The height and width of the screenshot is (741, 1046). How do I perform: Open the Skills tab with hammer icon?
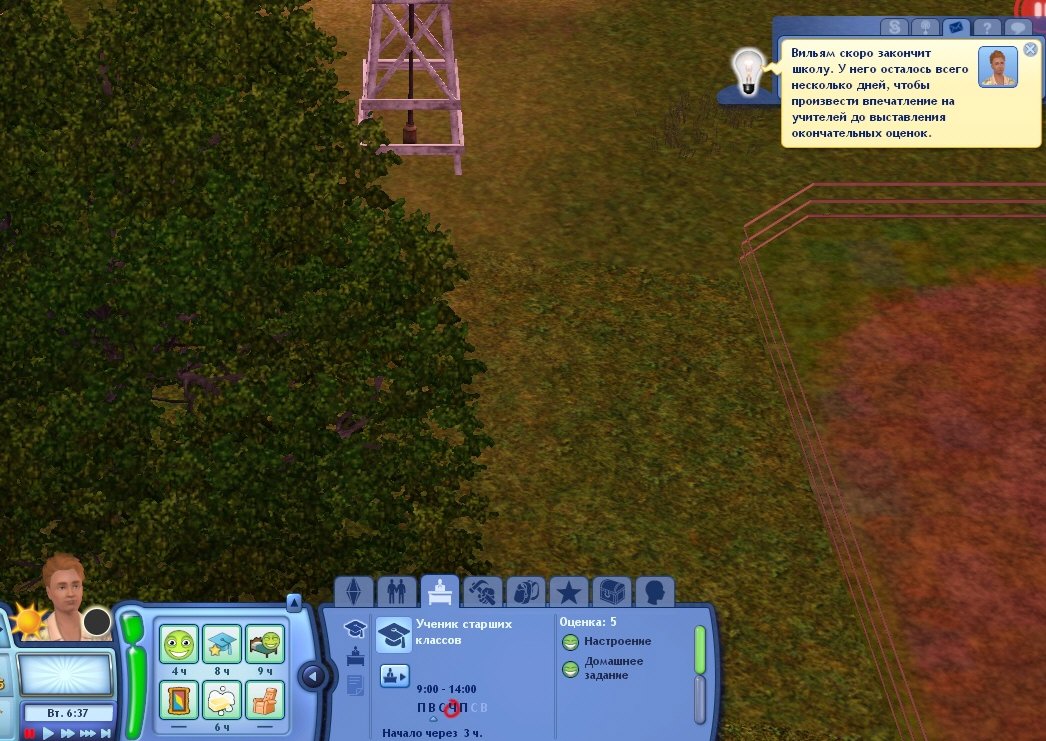coord(482,593)
